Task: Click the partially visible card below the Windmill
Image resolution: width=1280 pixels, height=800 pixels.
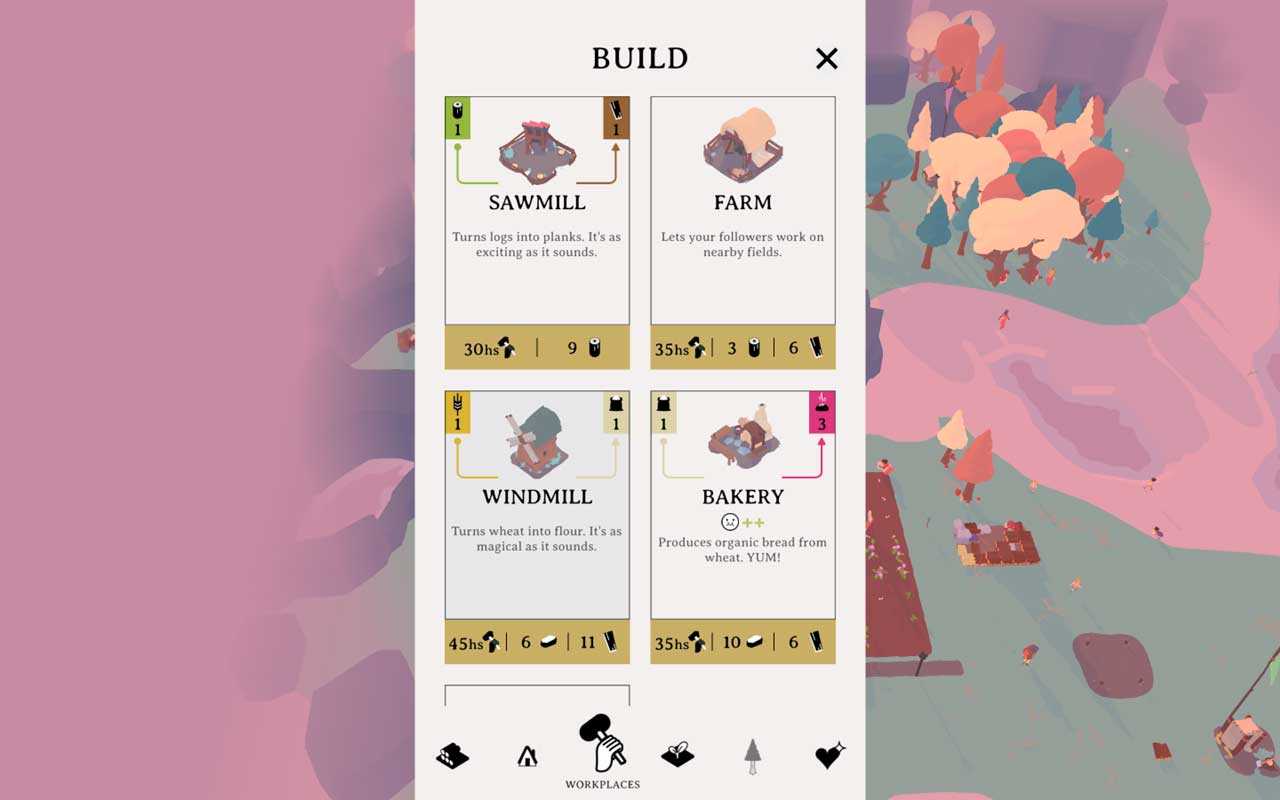Action: click(537, 695)
